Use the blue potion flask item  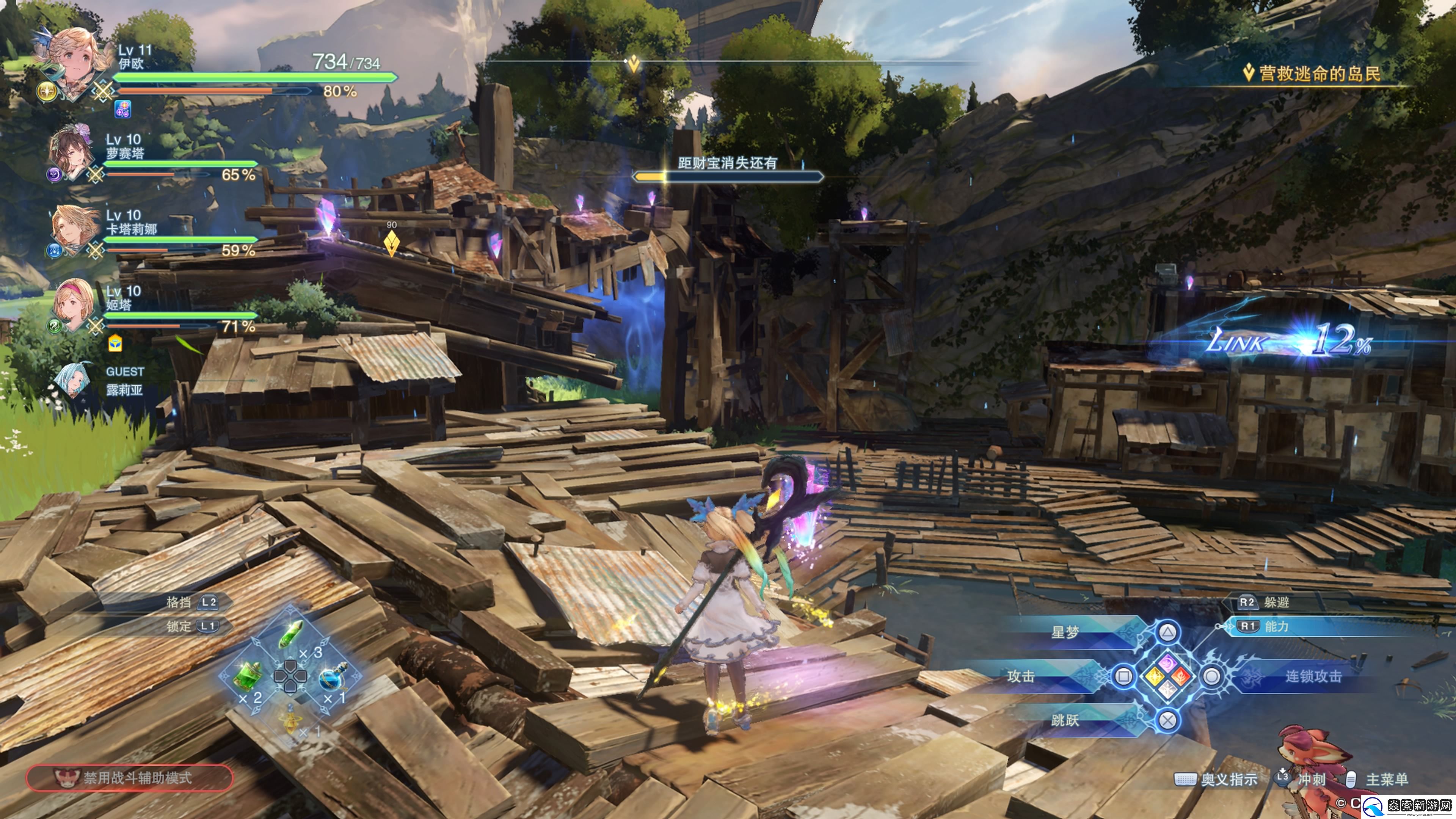pos(334,676)
